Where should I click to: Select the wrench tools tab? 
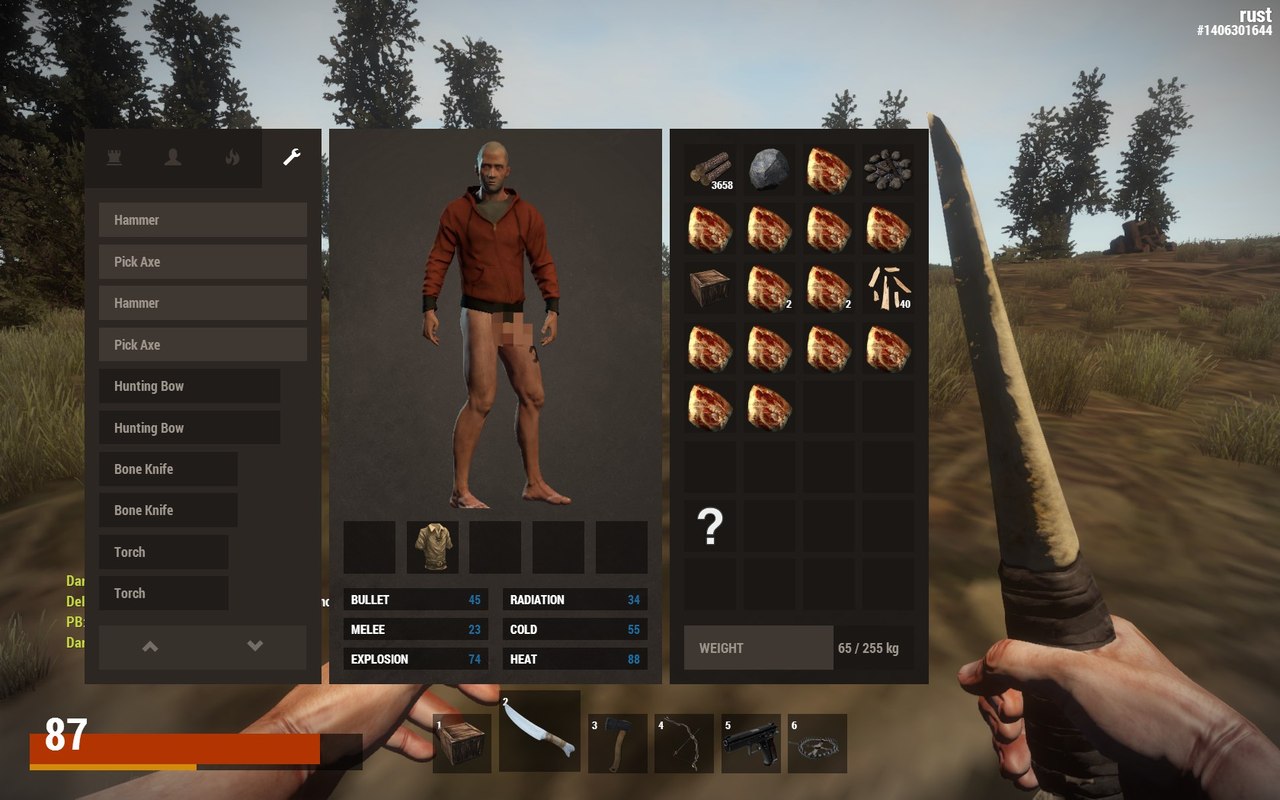(x=291, y=157)
